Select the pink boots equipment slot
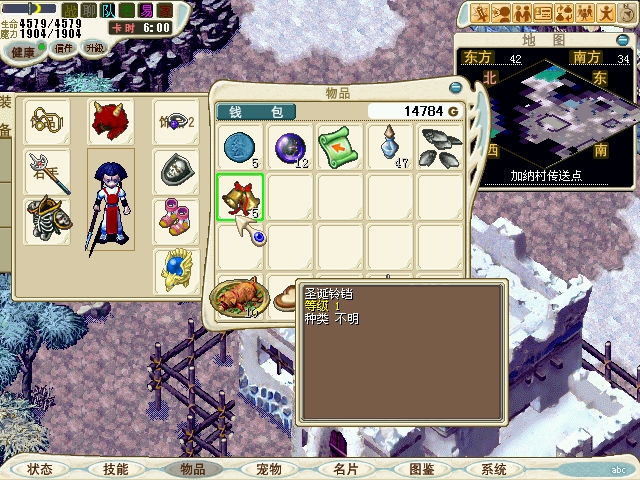 pos(174,219)
